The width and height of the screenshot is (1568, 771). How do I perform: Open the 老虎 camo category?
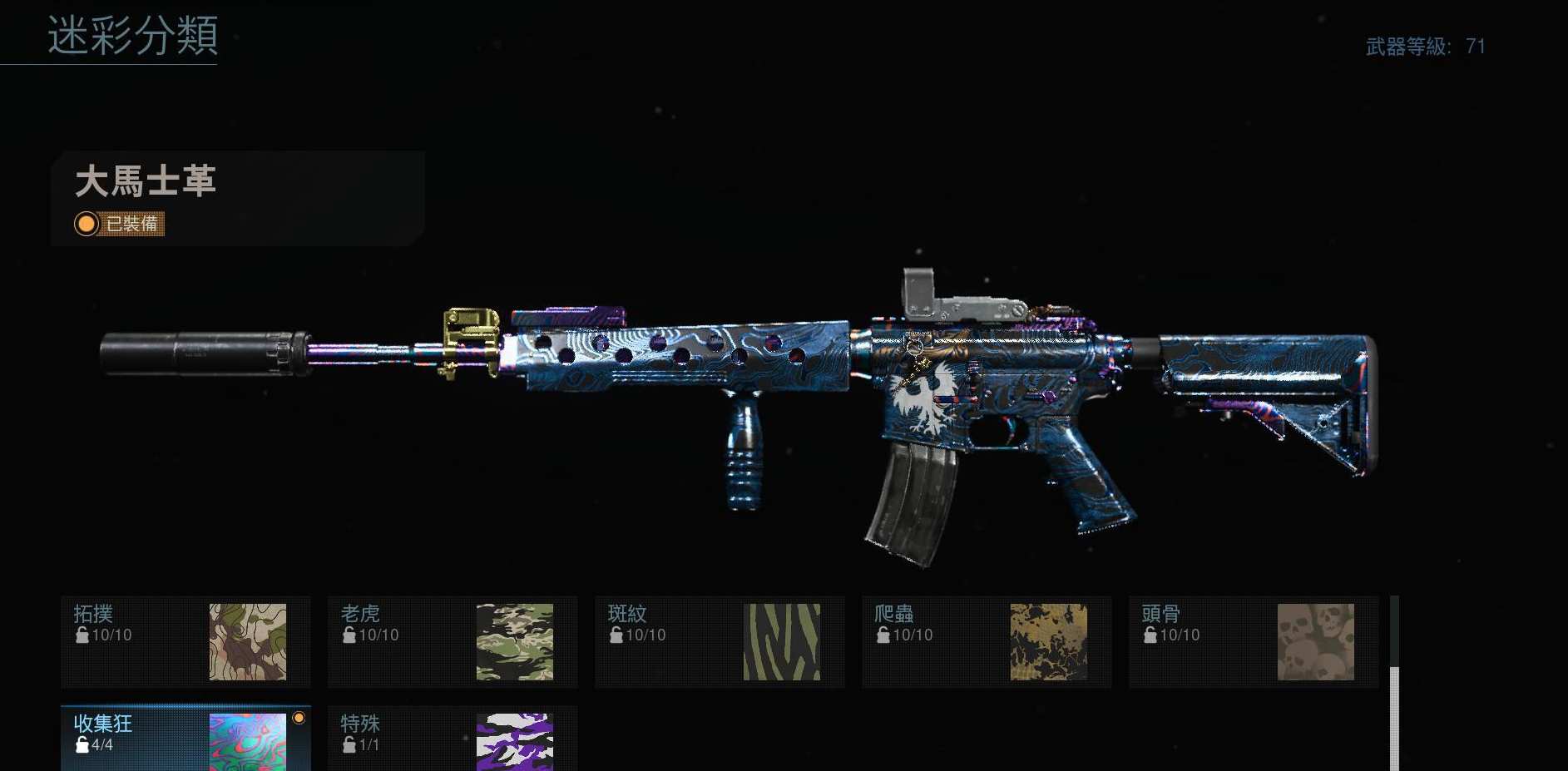point(453,641)
